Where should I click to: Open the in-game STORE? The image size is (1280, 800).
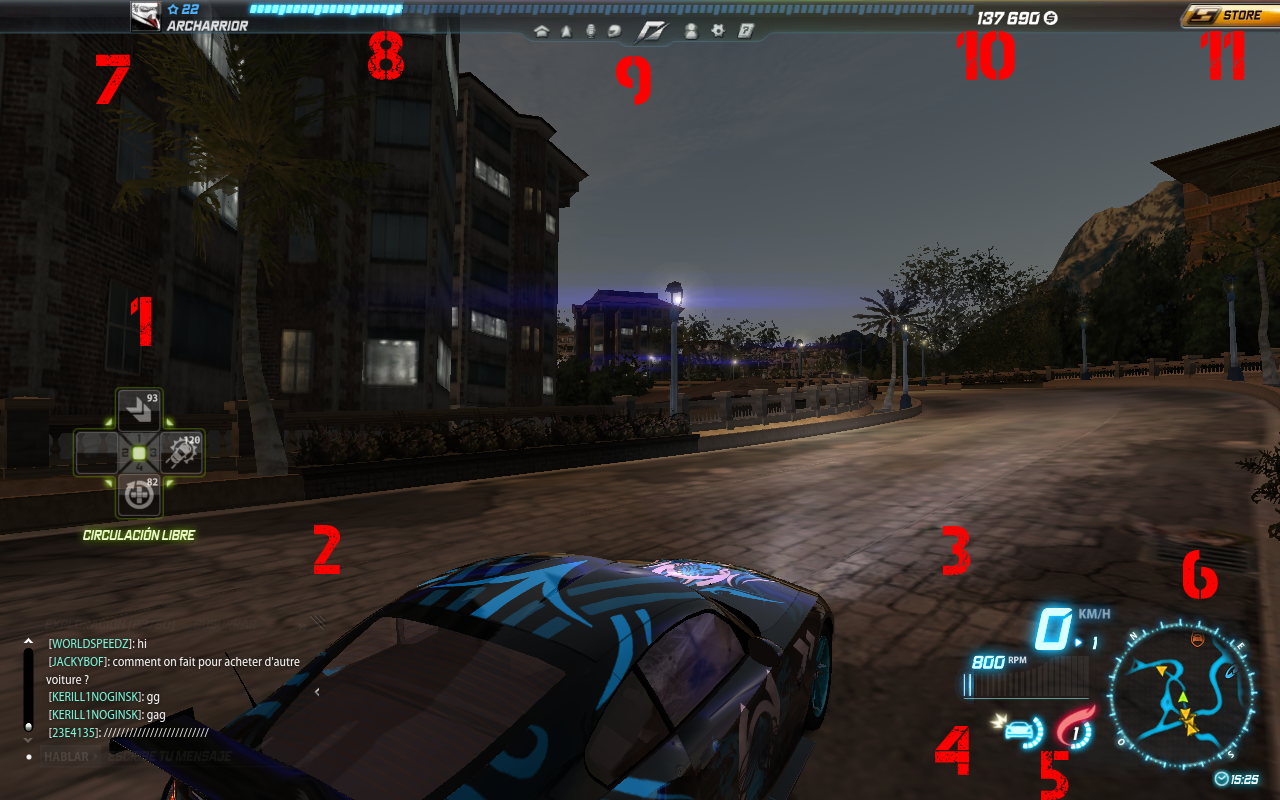[1232, 14]
